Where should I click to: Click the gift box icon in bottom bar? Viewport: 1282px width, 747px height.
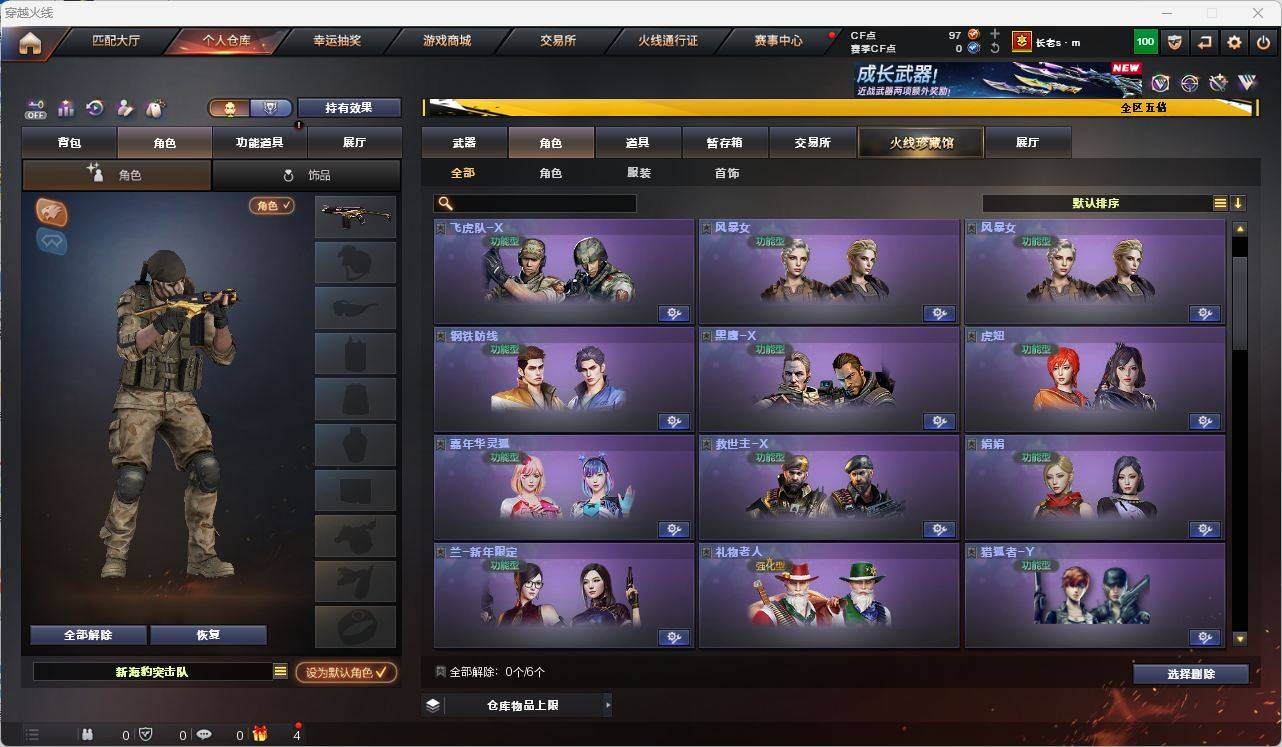pyautogui.click(x=258, y=734)
